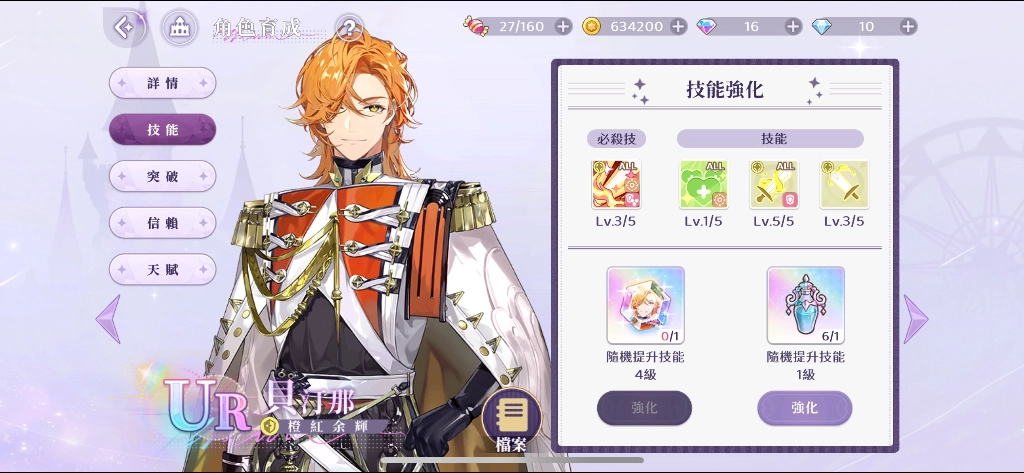Viewport: 1024px width, 473px height.
Task: Open the 突破 breakthrough tab
Action: click(162, 176)
